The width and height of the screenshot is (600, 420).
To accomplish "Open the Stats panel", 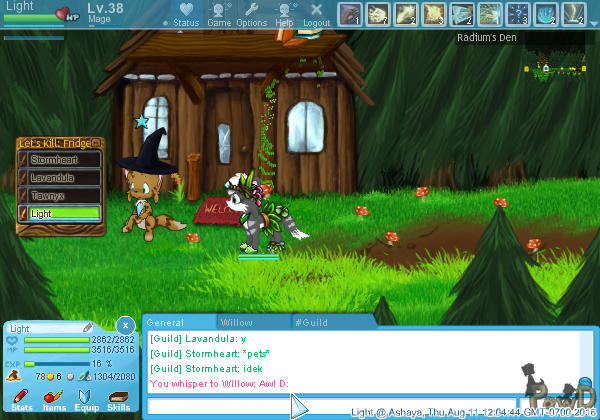I will [22, 401].
